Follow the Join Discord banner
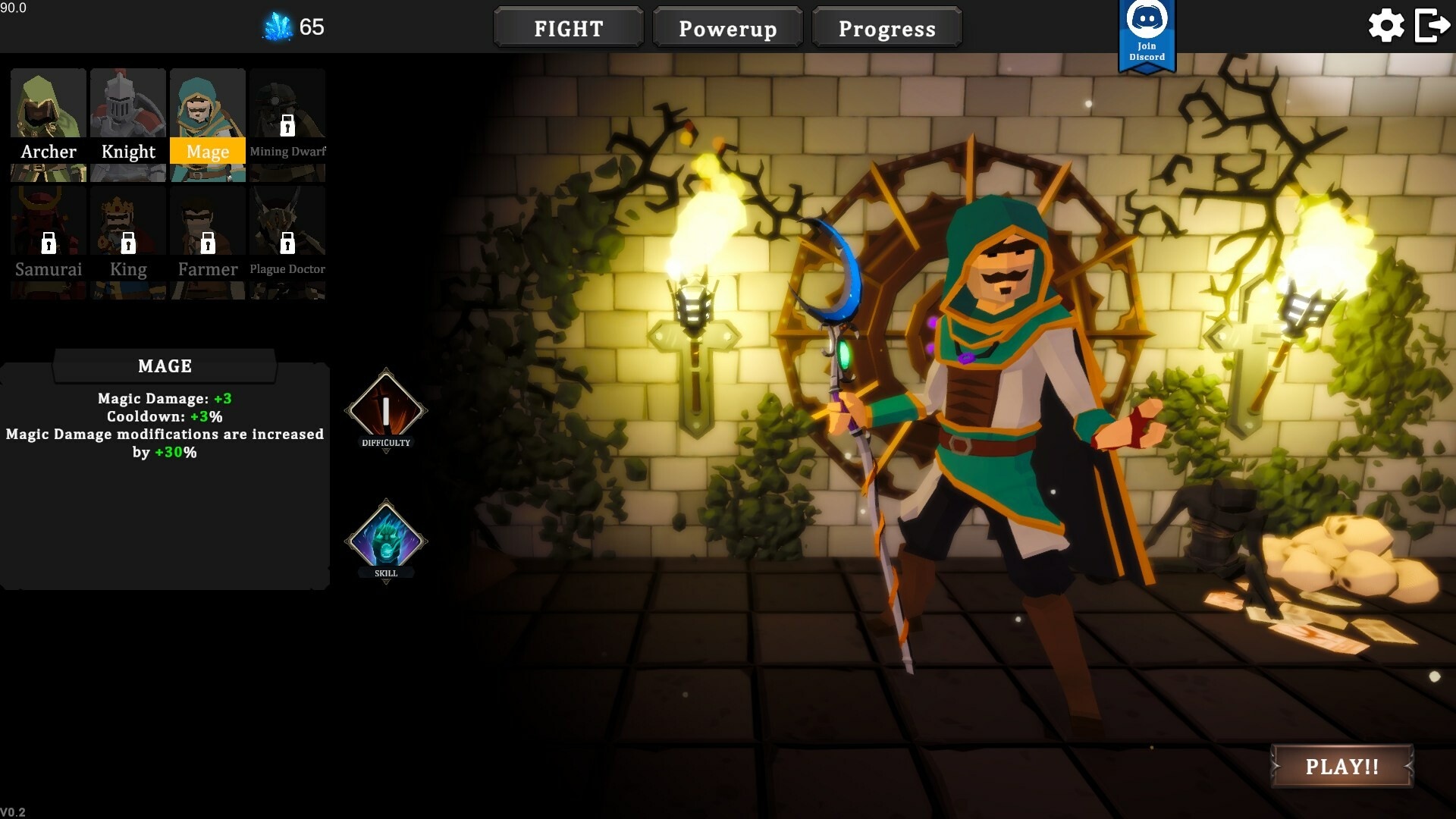1456x819 pixels. pos(1147,36)
